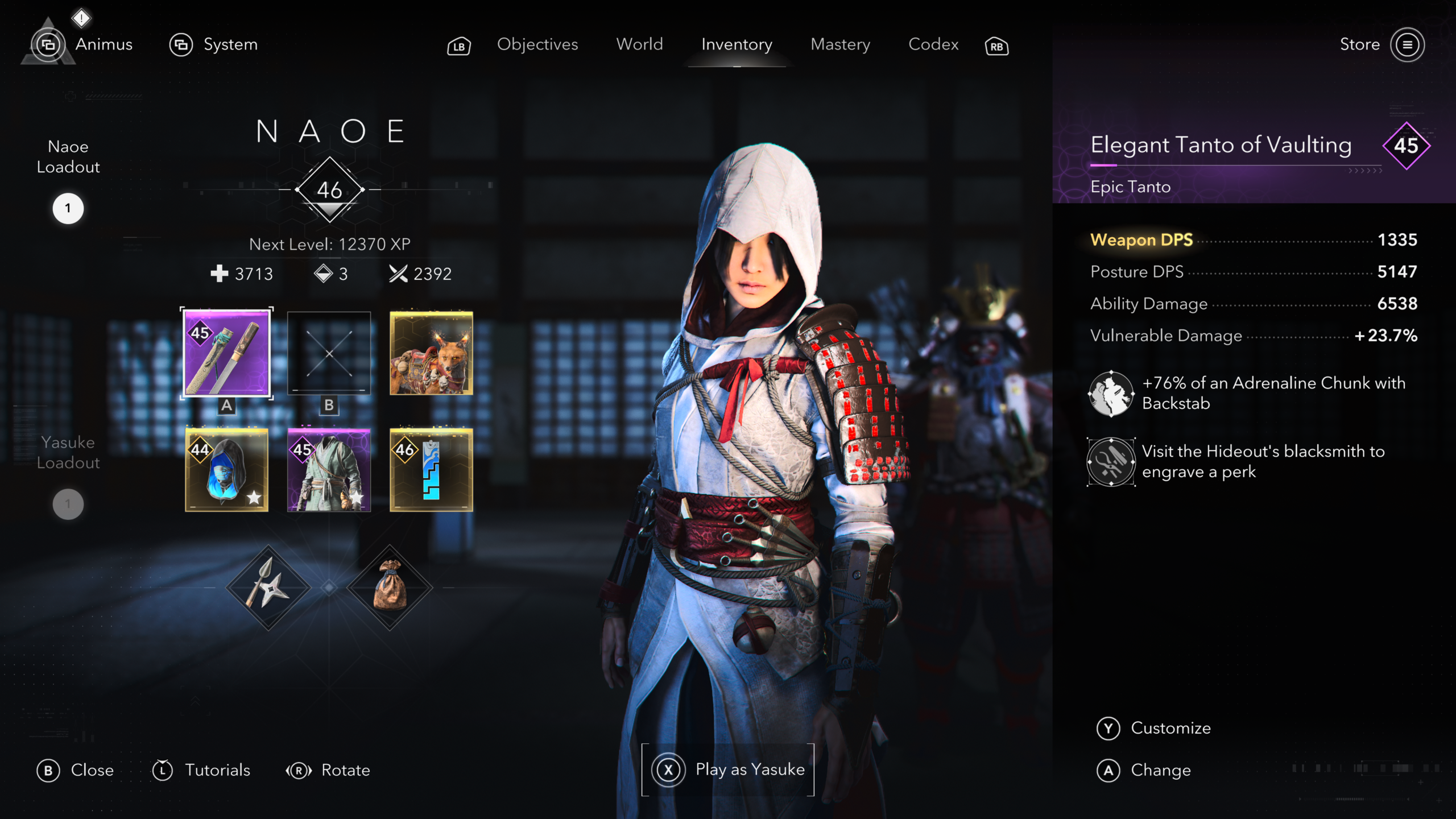Select the level 46 blue trinket slot
Viewport: 1456px width, 819px height.
[x=431, y=470]
